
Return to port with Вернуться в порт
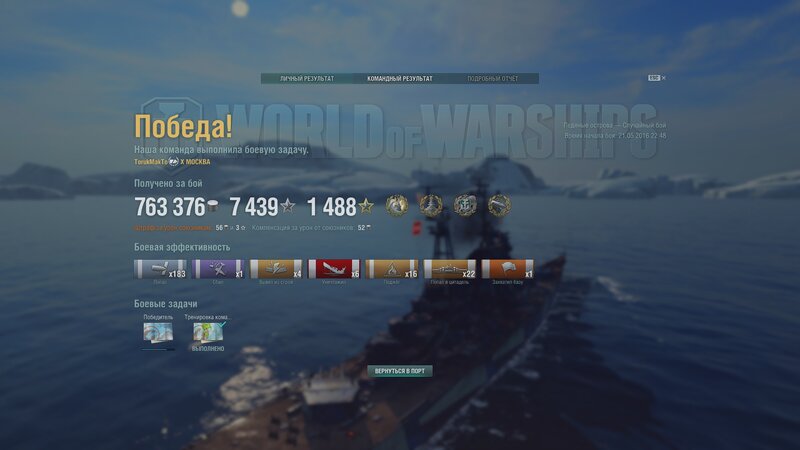(400, 370)
